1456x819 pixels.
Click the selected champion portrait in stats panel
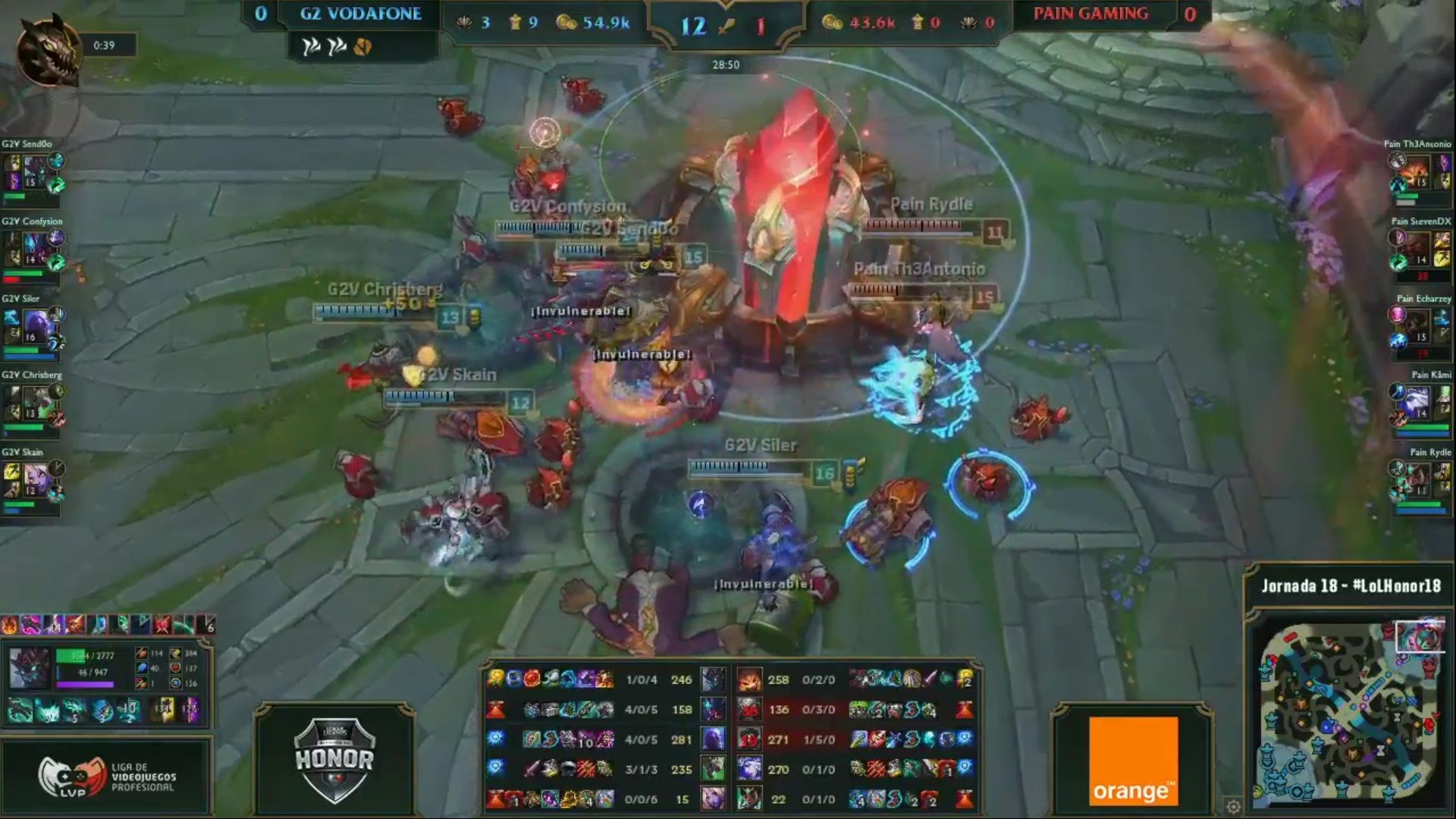[x=29, y=668]
